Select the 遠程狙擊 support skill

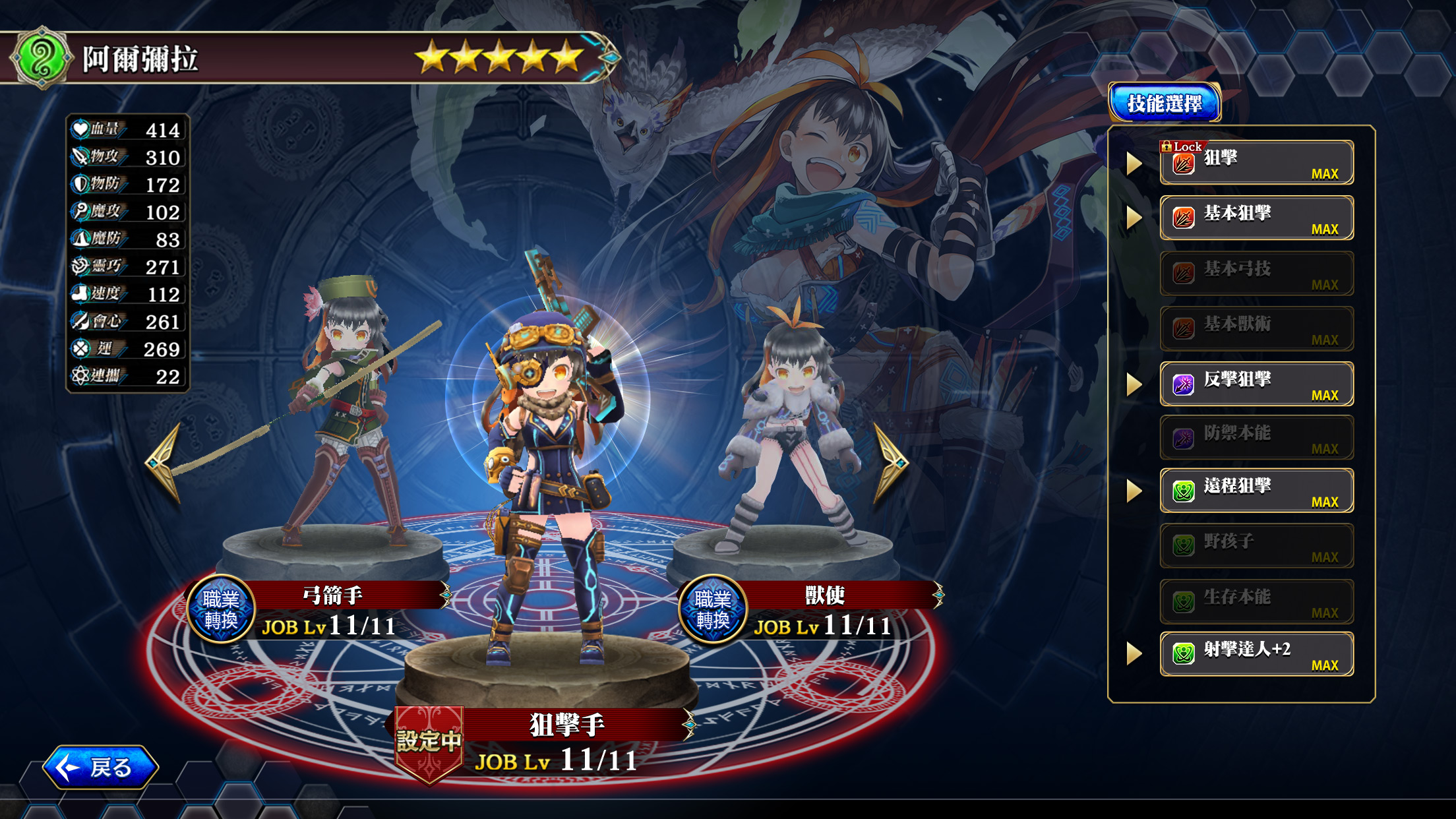(1256, 491)
